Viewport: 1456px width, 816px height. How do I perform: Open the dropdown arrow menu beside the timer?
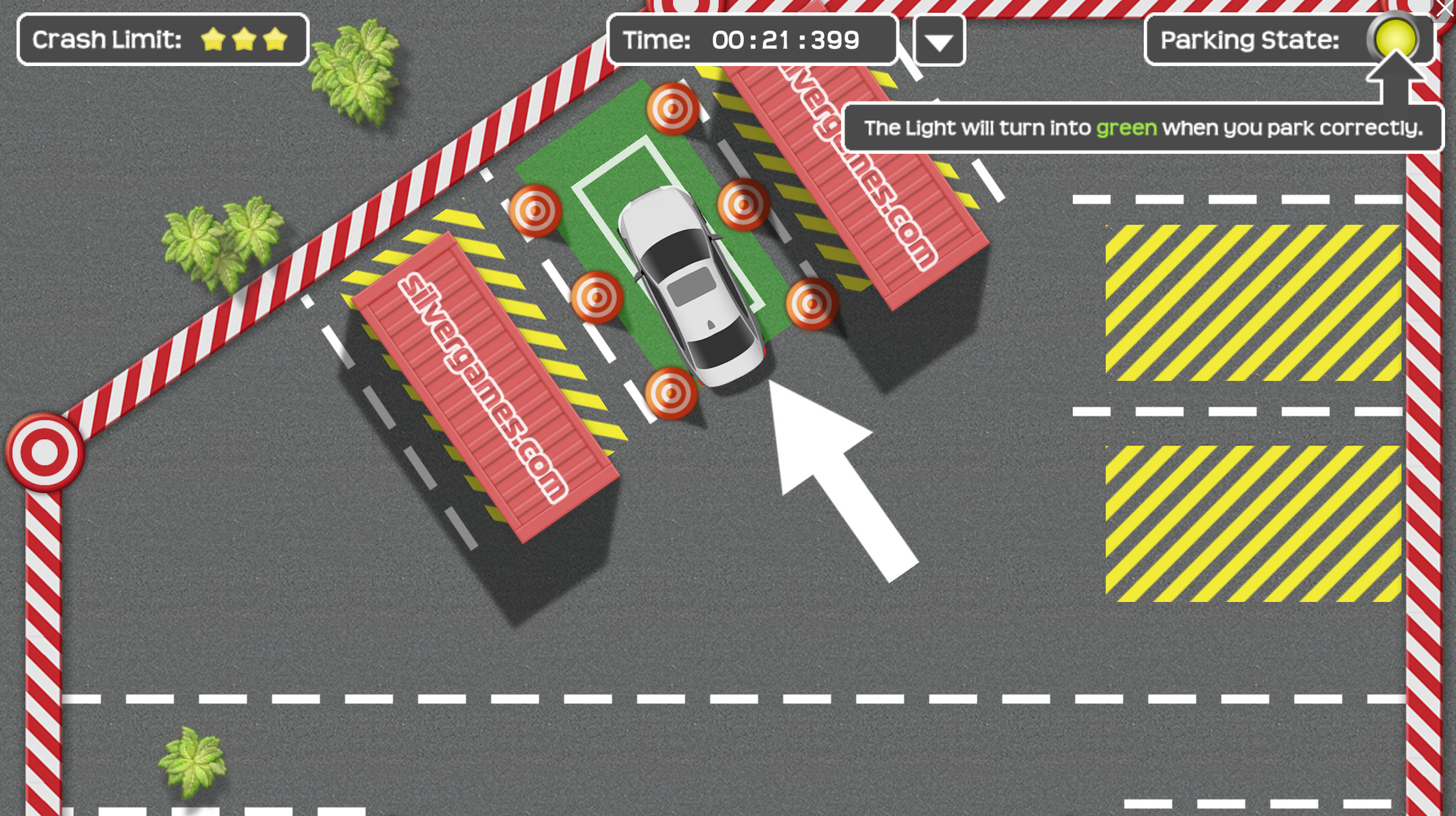tap(938, 41)
